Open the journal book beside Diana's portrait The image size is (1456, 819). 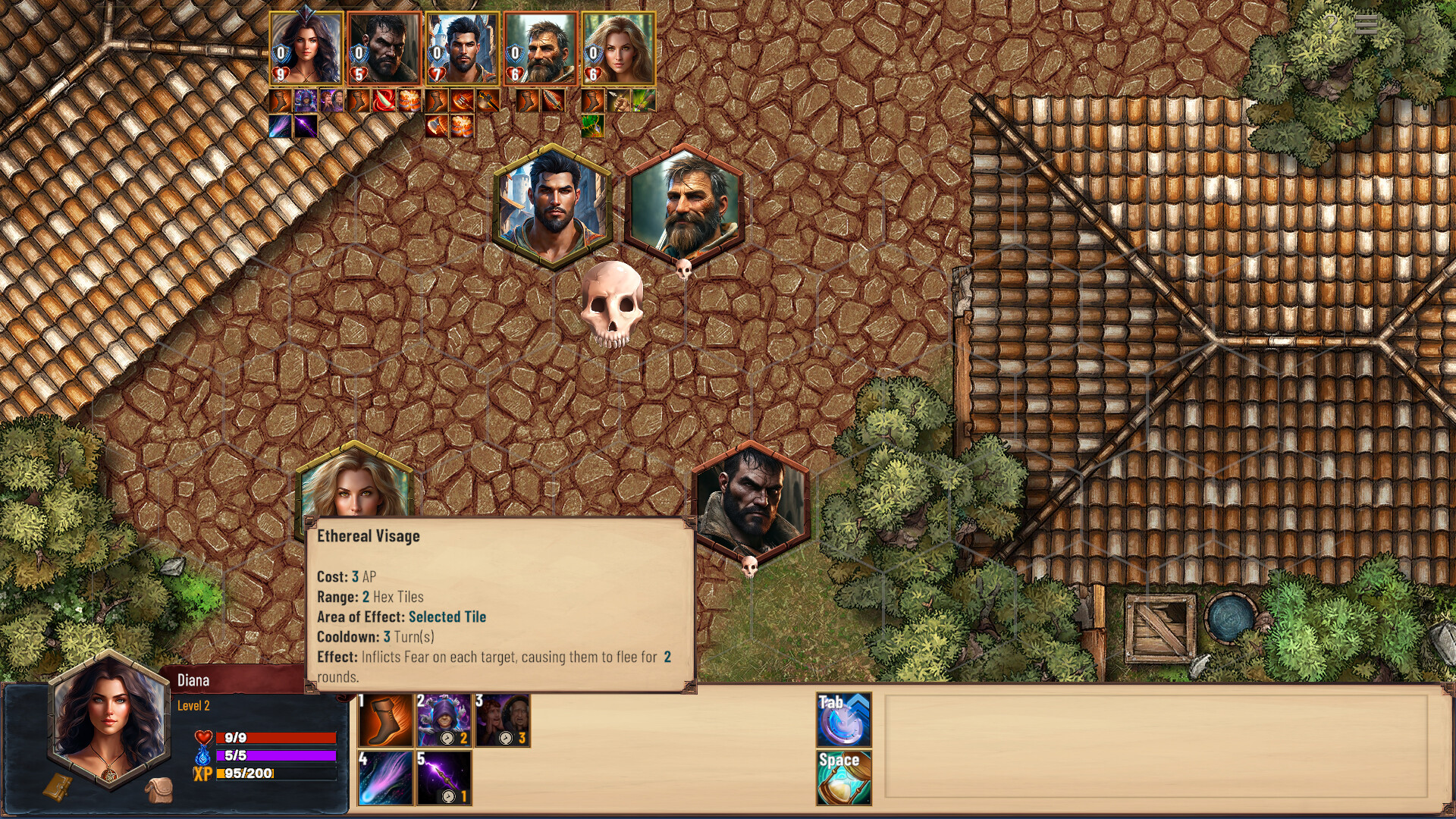[x=58, y=789]
